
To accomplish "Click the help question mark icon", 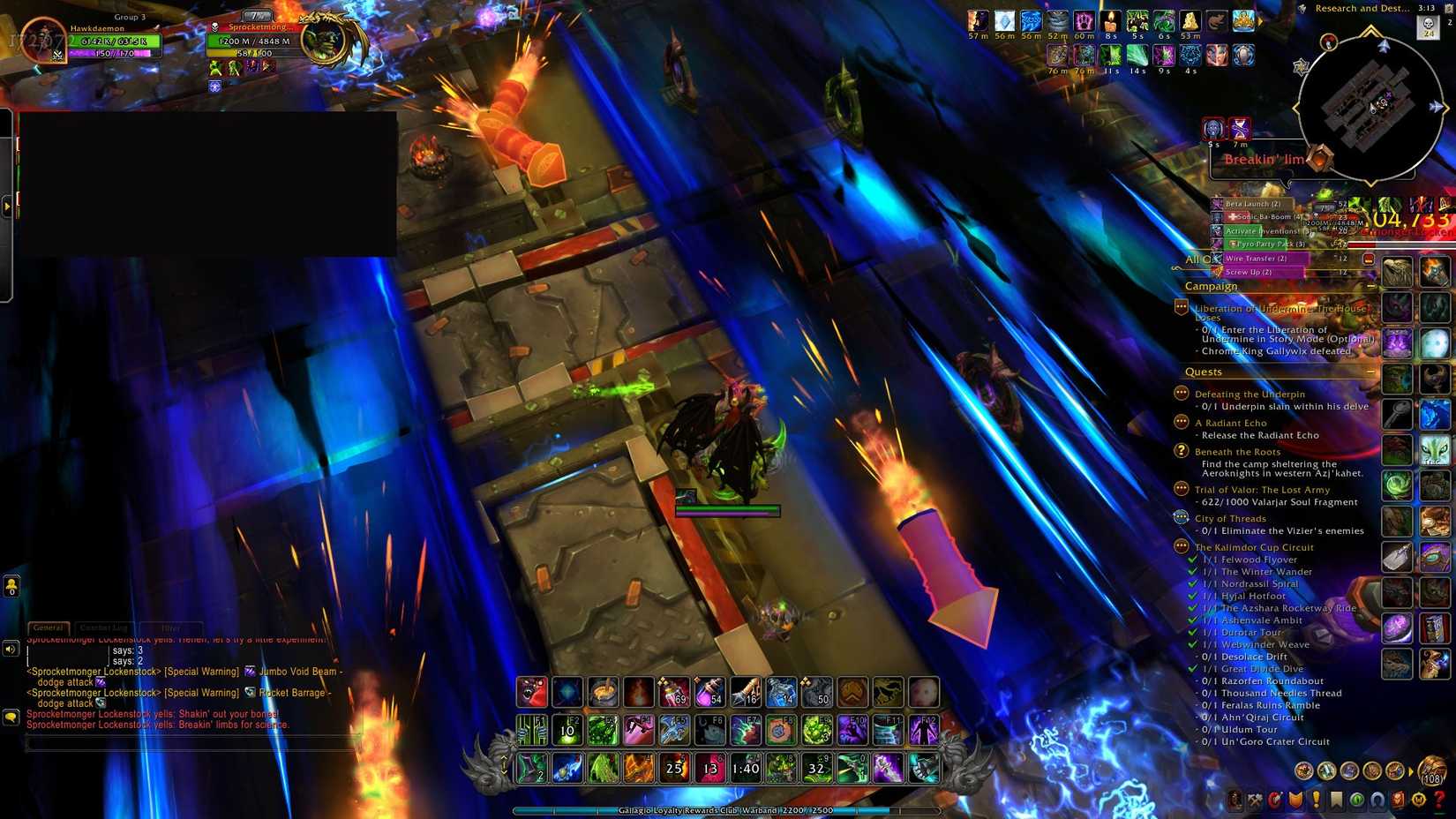I will tap(1439, 801).
